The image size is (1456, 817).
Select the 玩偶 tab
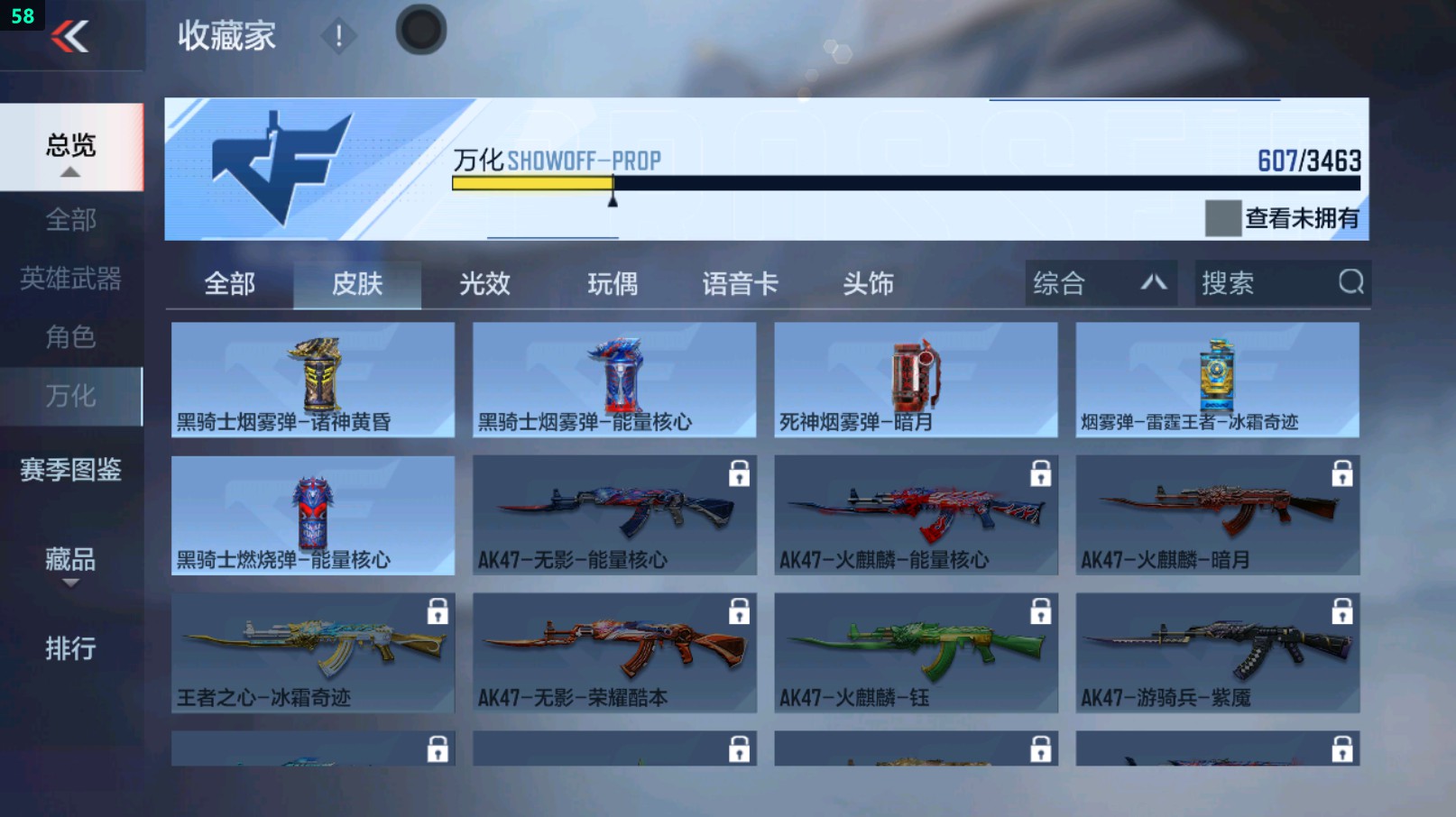click(612, 283)
